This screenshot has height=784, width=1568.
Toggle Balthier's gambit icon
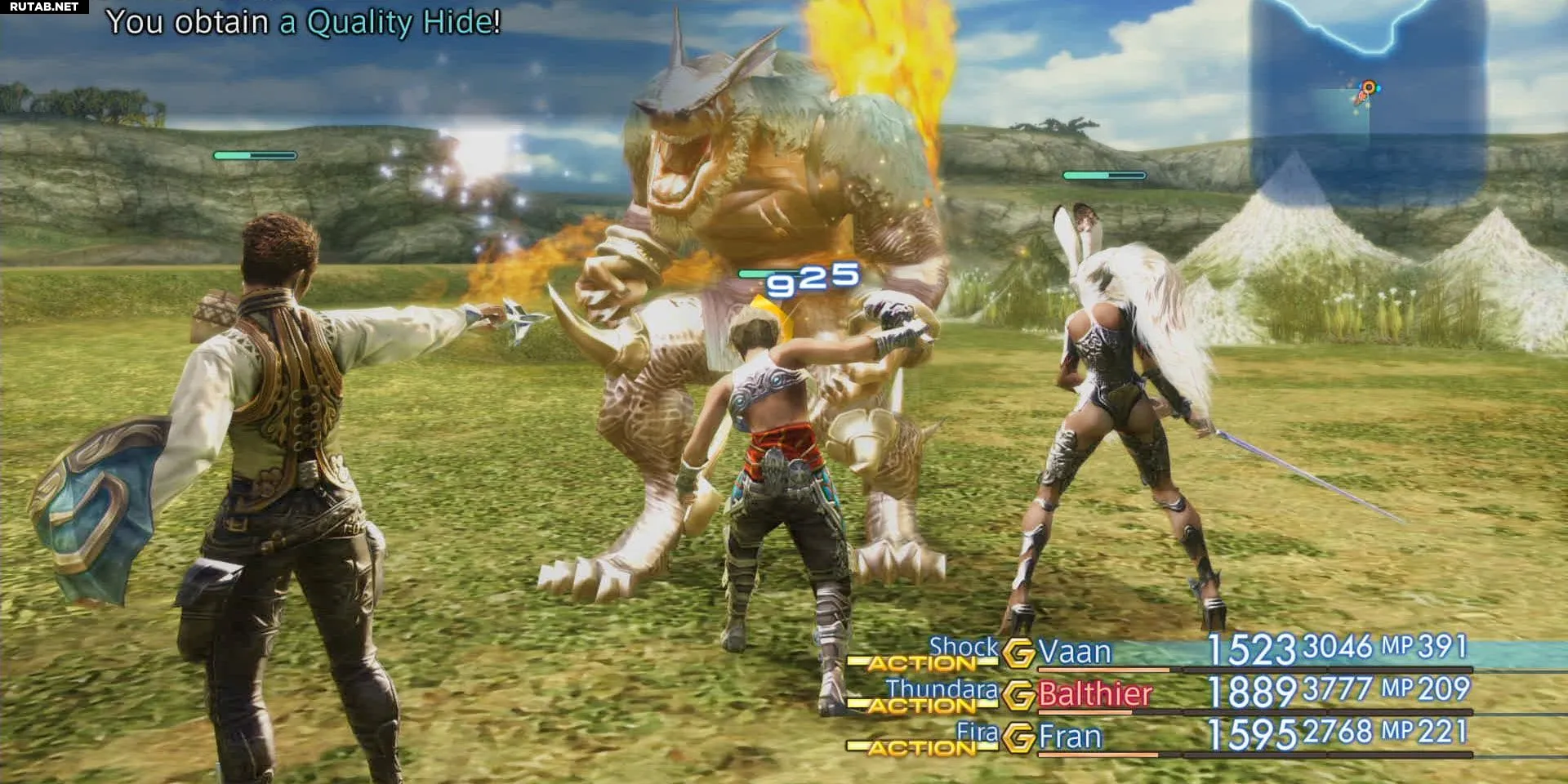pos(1018,695)
